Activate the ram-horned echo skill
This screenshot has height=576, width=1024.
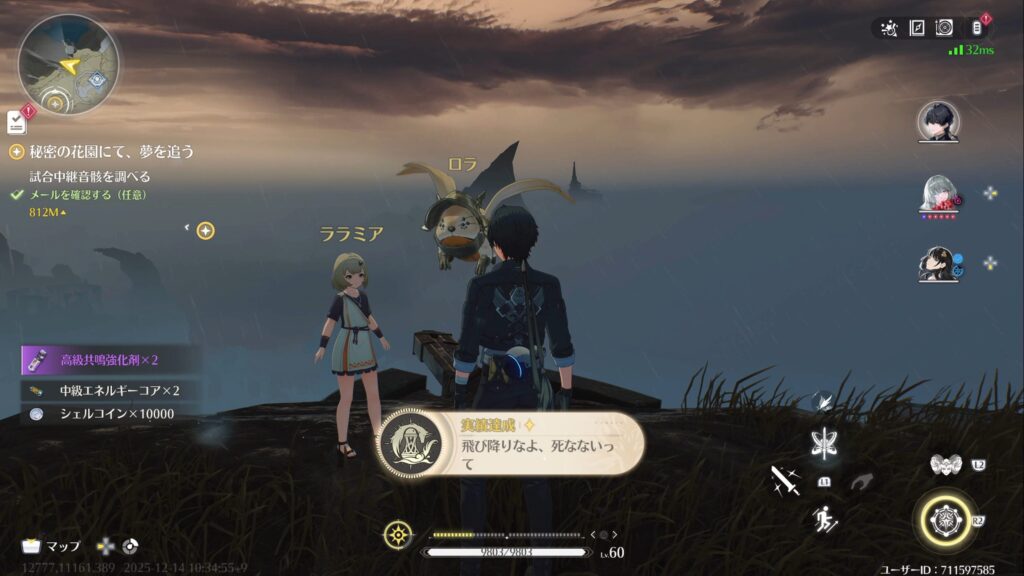click(x=944, y=465)
